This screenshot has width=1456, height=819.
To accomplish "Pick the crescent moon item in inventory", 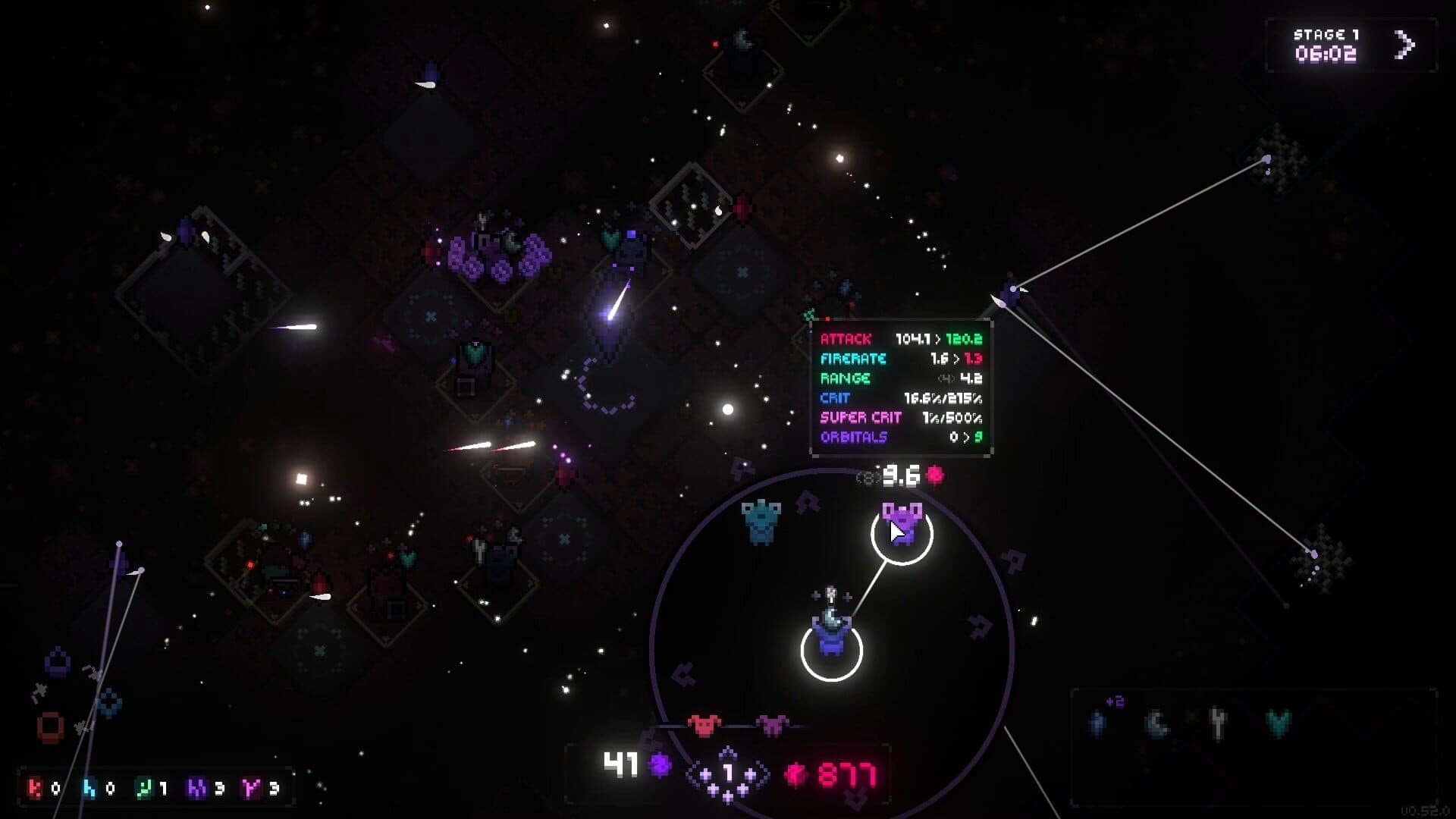I will coord(1157,724).
